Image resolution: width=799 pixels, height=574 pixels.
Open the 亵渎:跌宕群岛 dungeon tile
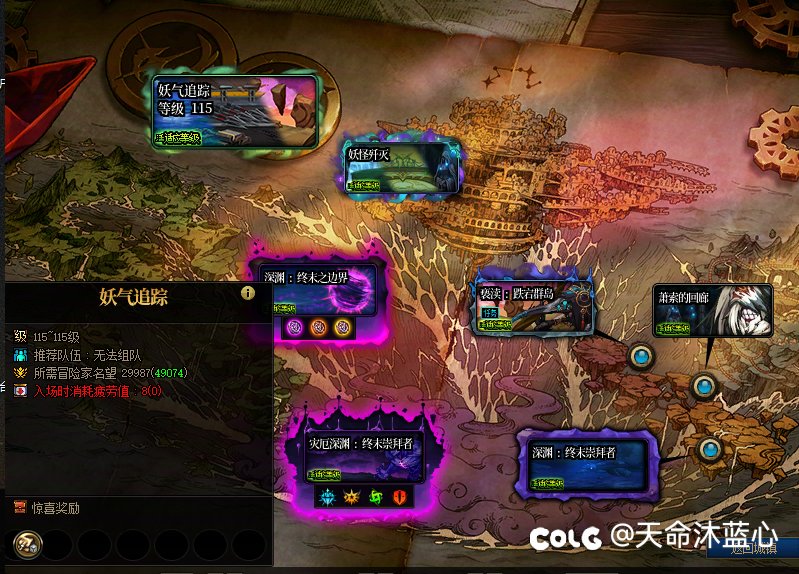point(534,305)
